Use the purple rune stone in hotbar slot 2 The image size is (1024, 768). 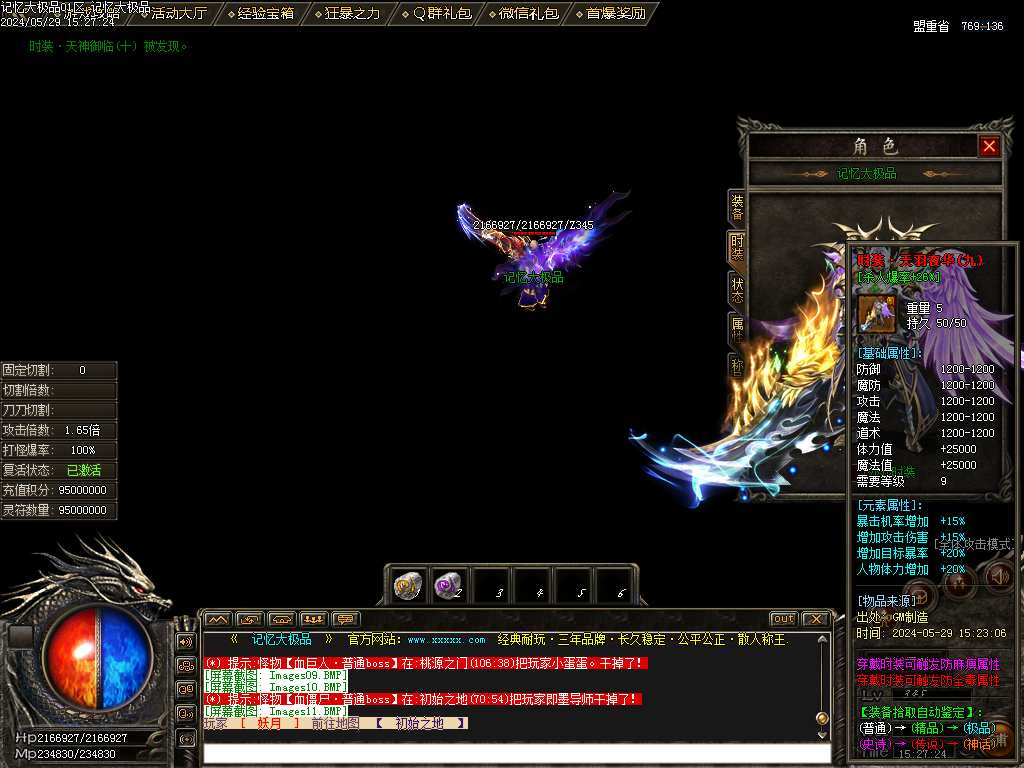coord(448,586)
